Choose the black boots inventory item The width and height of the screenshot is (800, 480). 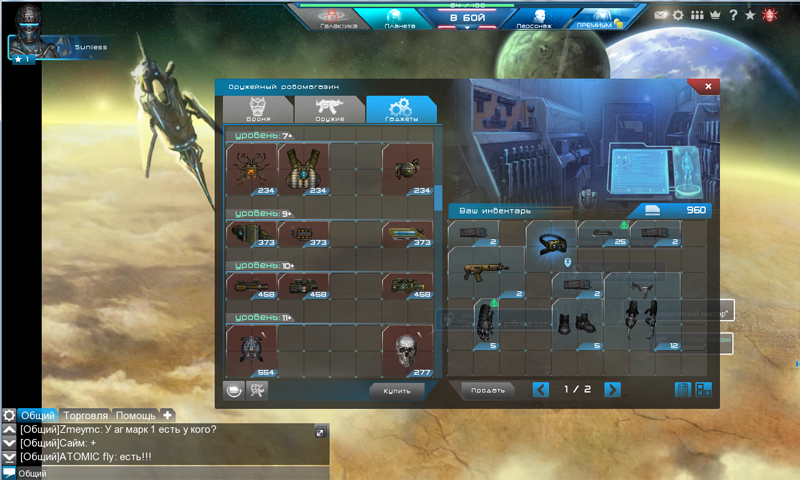pos(577,324)
